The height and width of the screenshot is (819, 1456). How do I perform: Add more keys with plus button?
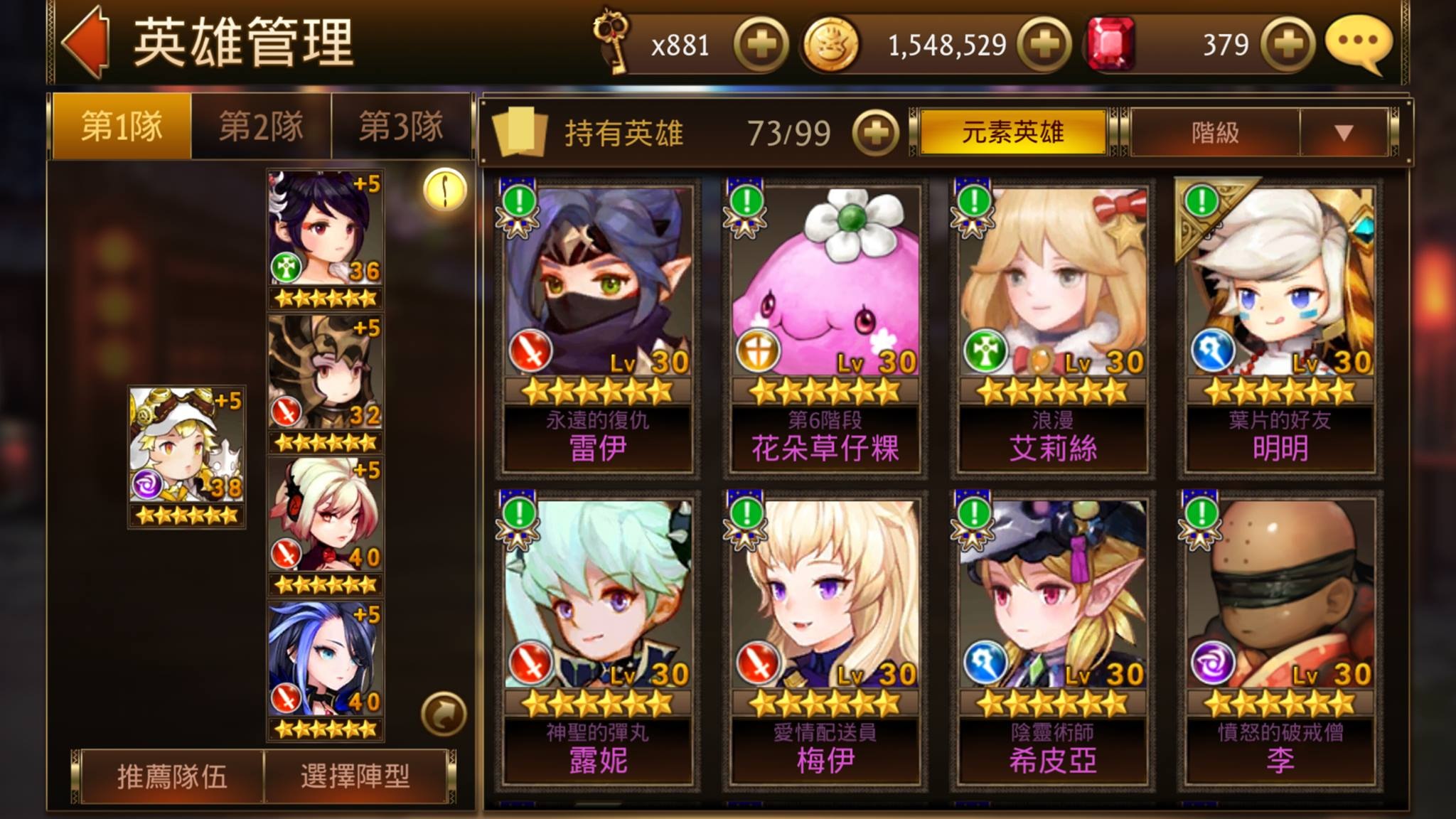coord(761,45)
